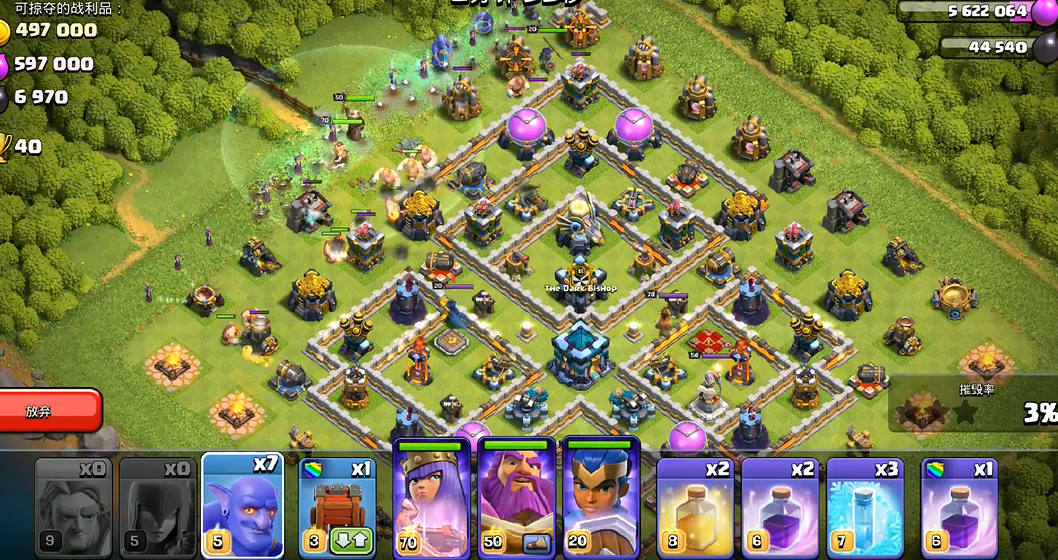Select the x2 purple Rage spell card
The image size is (1058, 560).
tap(780, 505)
